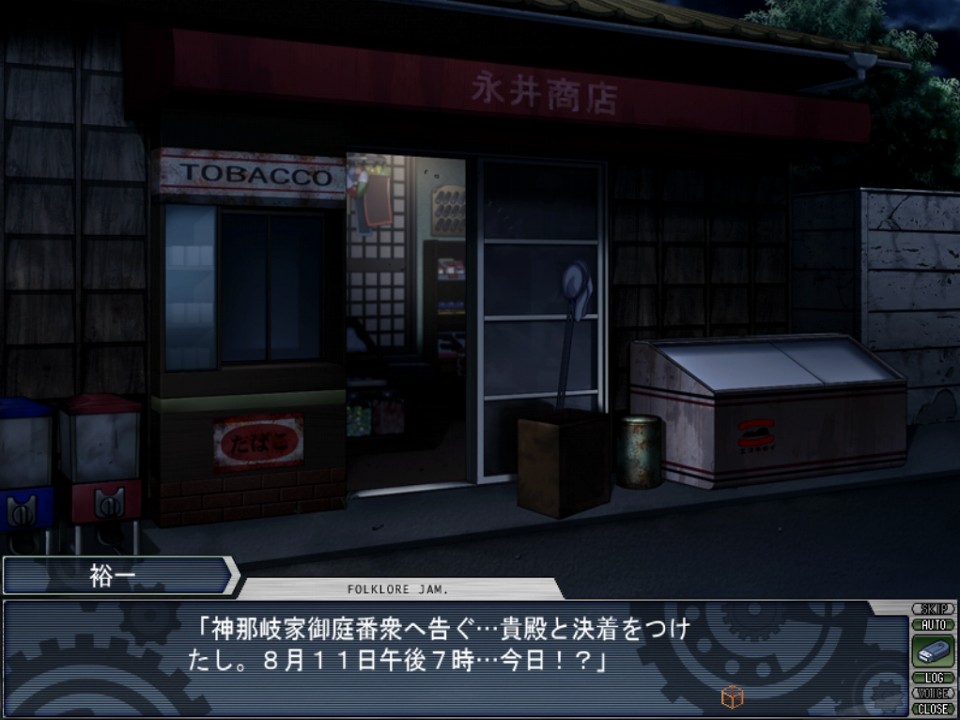Open the USB drive save icon
Screen dimensions: 960x720
coord(932,651)
